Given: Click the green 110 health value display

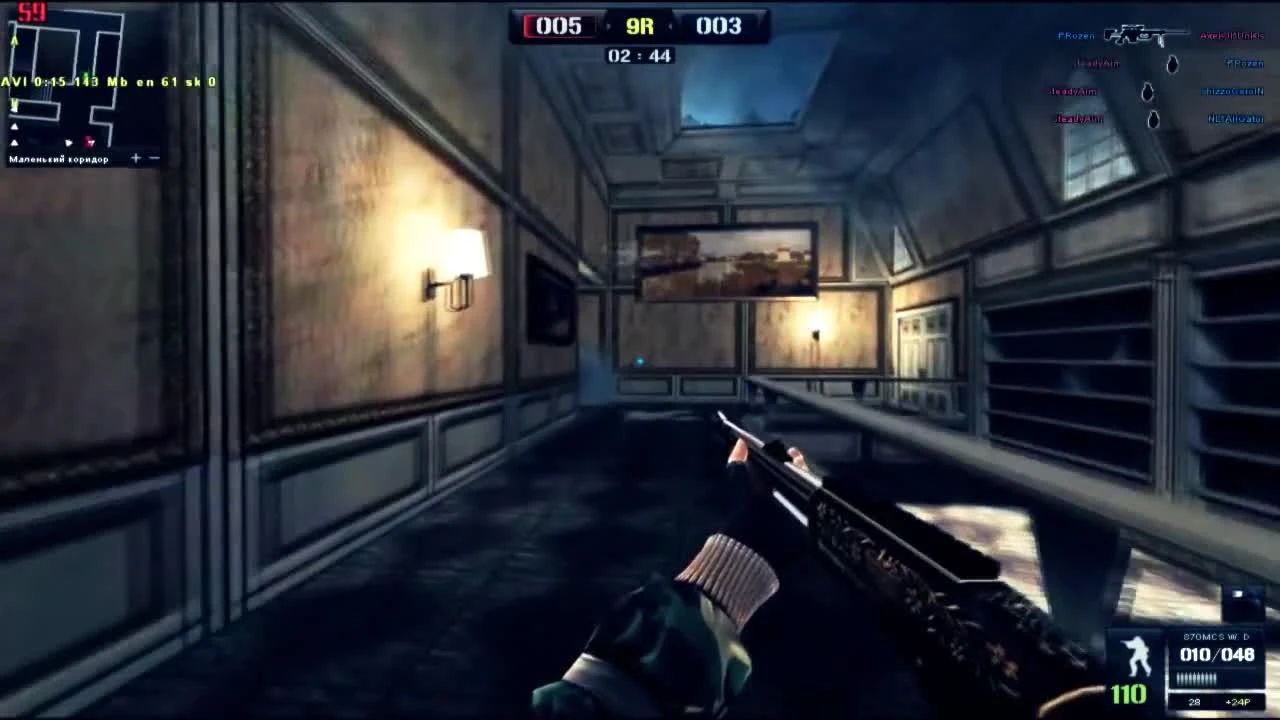Looking at the screenshot, I should (x=1130, y=692).
